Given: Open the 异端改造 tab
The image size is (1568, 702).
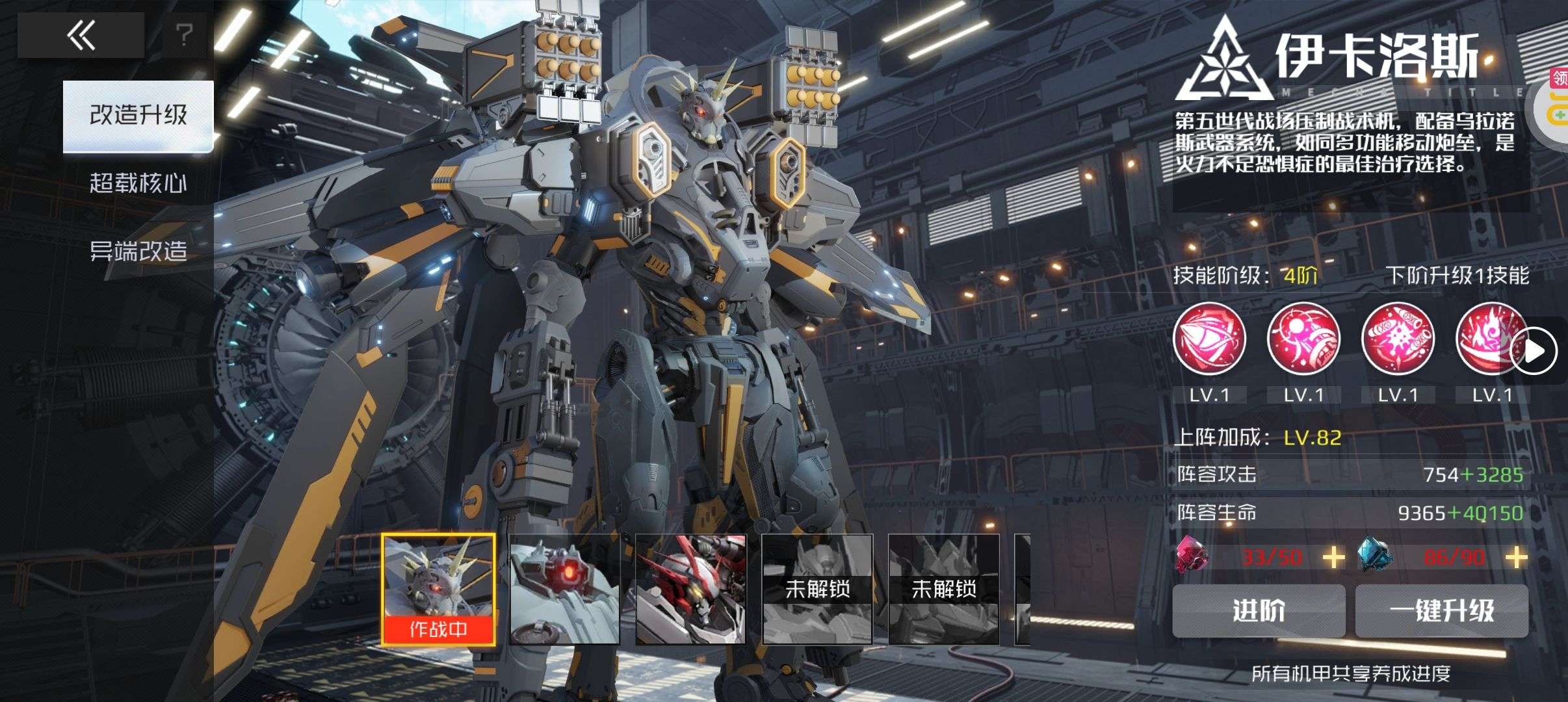Looking at the screenshot, I should coord(138,251).
